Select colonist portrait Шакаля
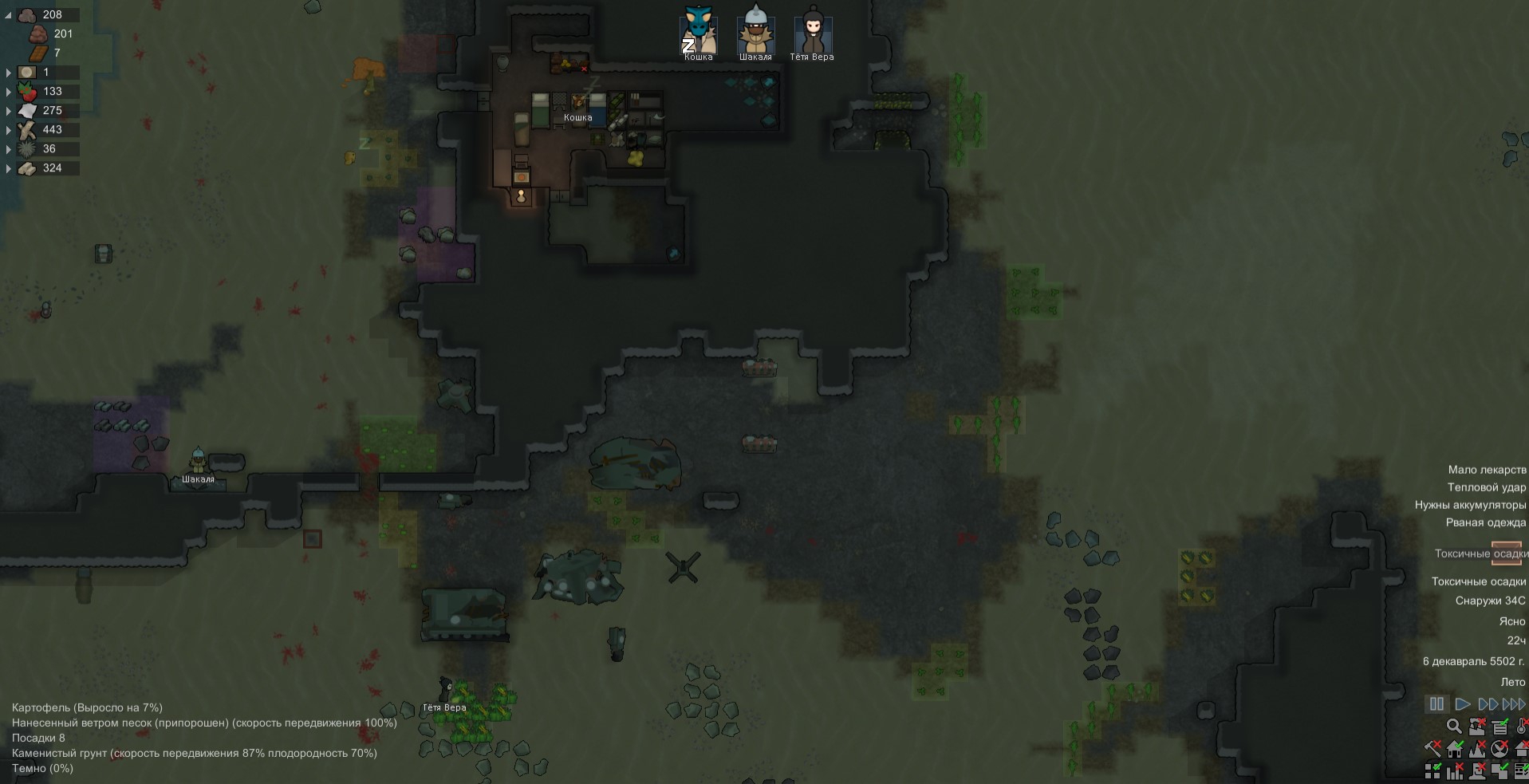The height and width of the screenshot is (784, 1529). click(x=755, y=32)
